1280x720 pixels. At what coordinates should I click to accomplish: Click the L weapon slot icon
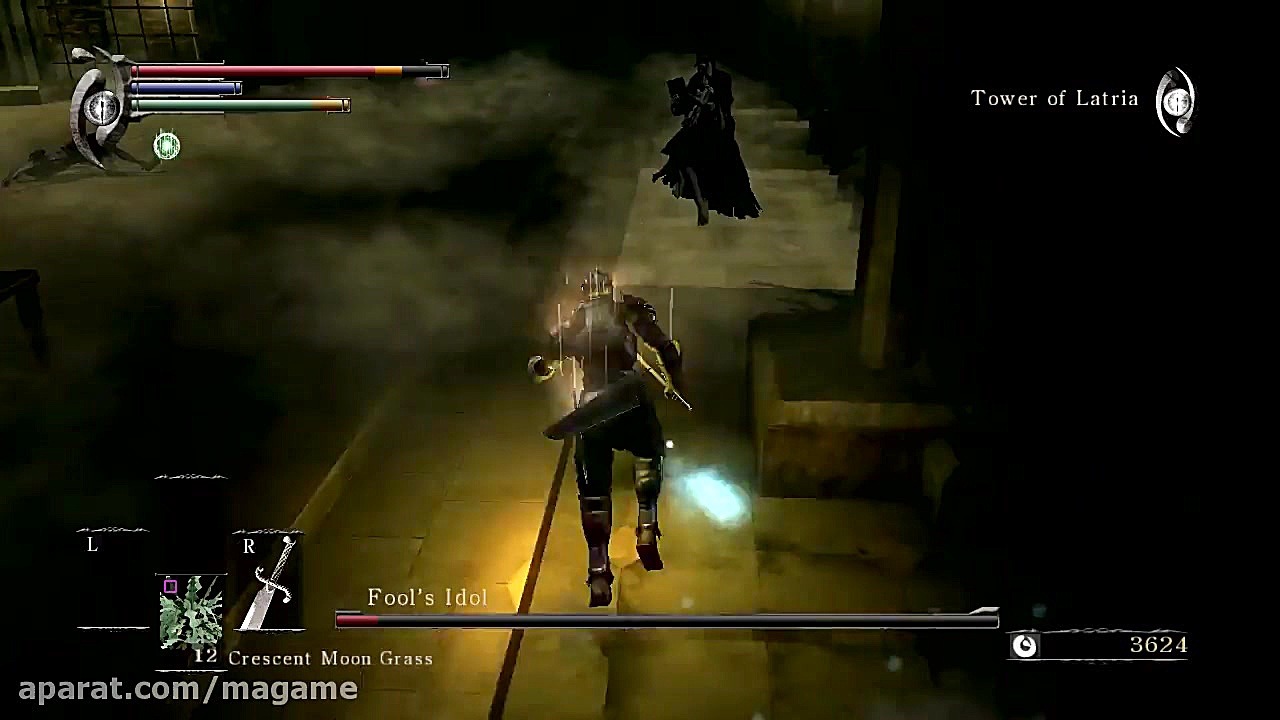(x=113, y=580)
